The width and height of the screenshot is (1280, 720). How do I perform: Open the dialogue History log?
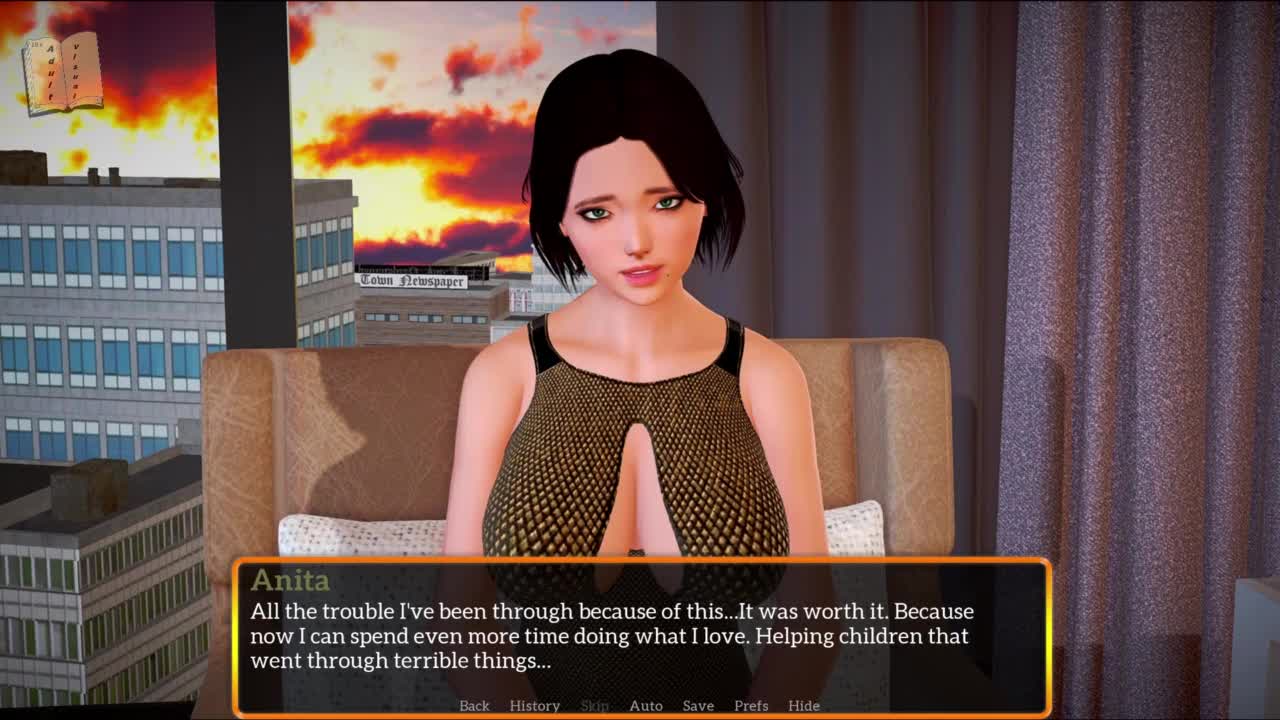coord(534,705)
